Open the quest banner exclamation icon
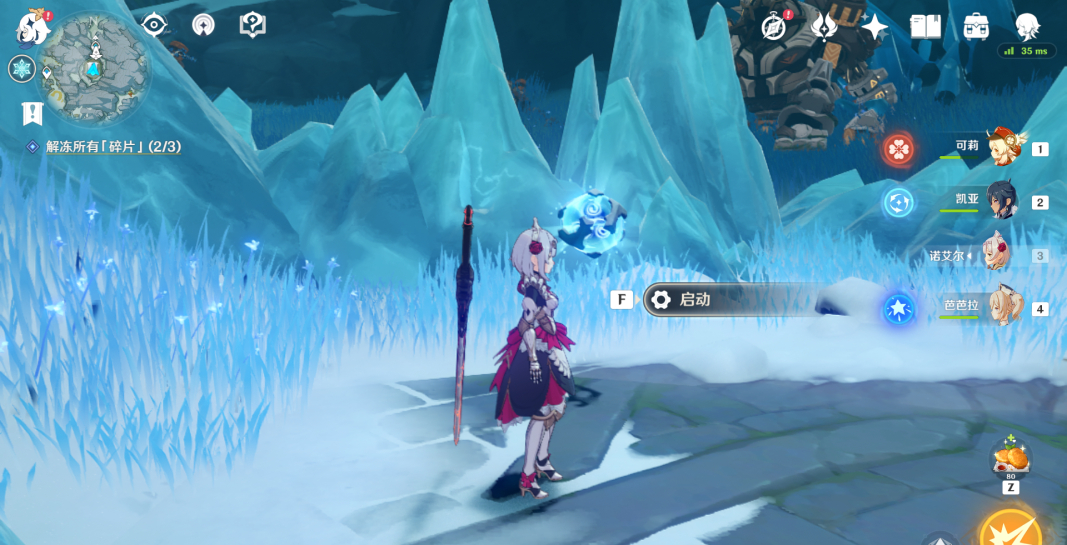 tap(32, 113)
